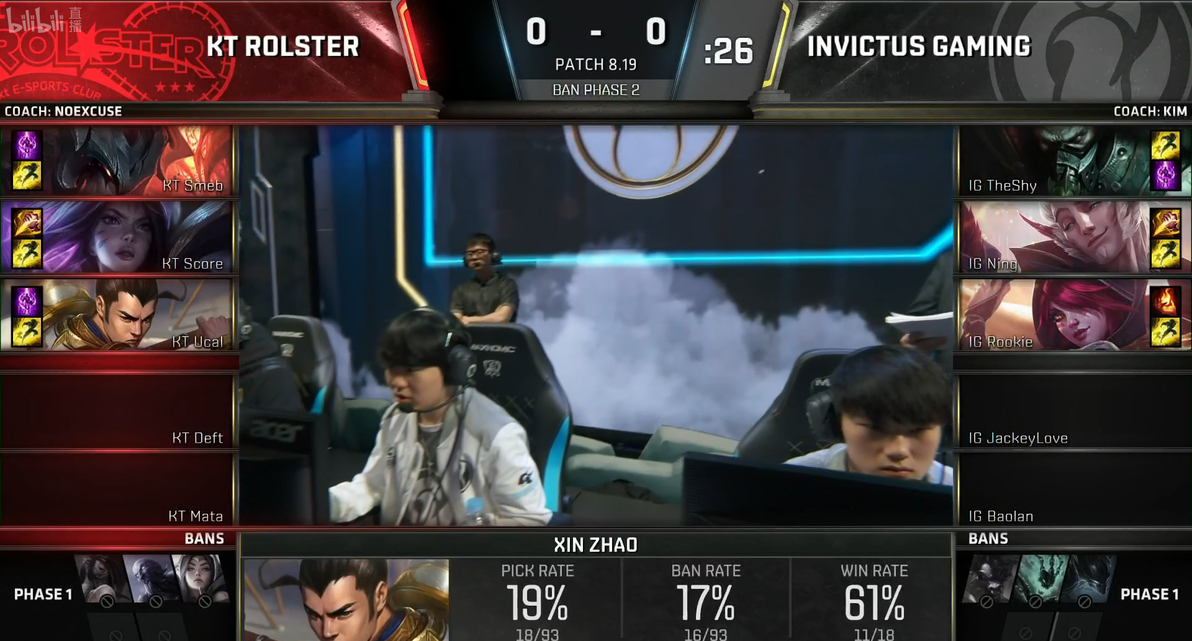Click KT Score's Smite summoner spell icon
The width and height of the screenshot is (1192, 641).
pyautogui.click(x=27, y=223)
